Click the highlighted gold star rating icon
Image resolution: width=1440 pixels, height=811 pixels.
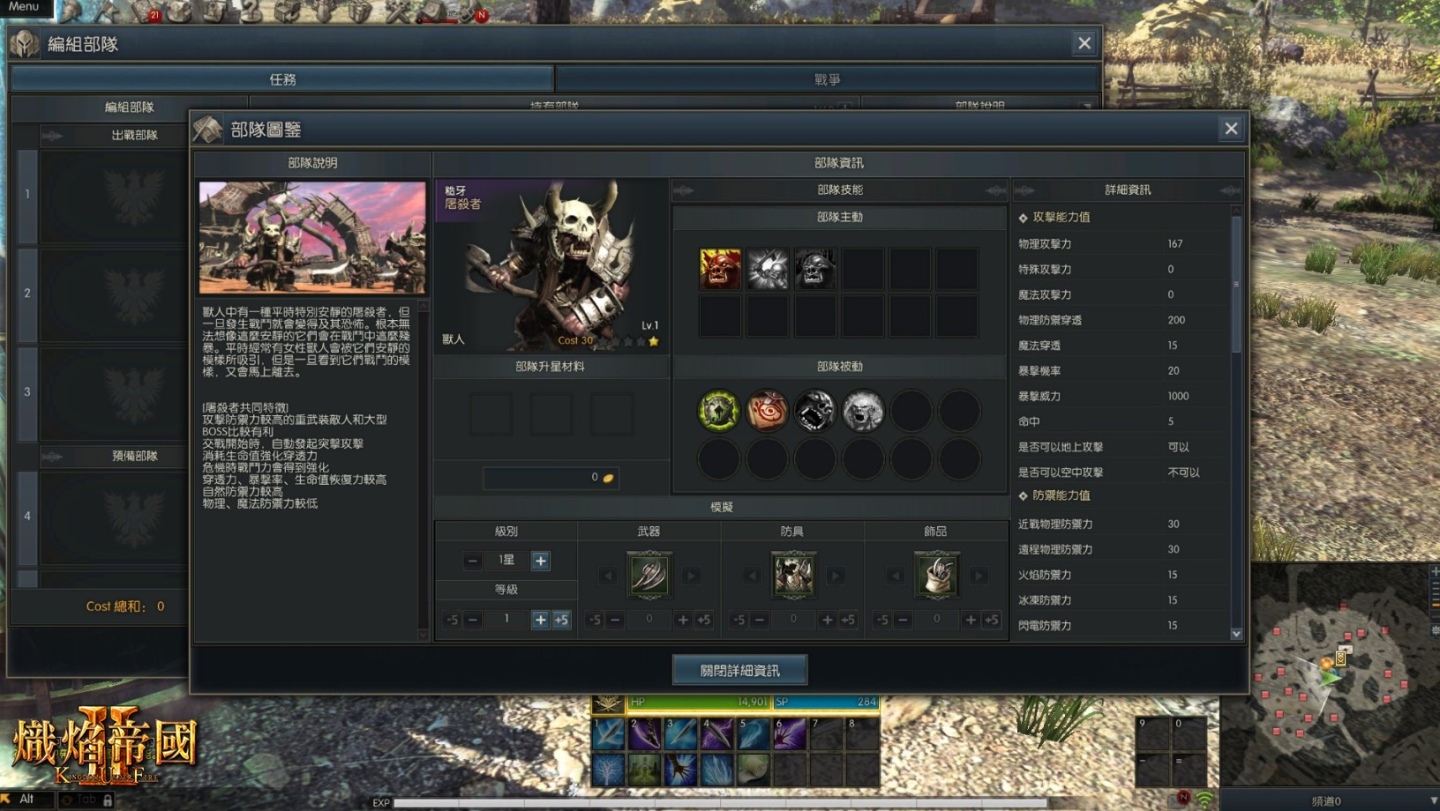click(653, 341)
